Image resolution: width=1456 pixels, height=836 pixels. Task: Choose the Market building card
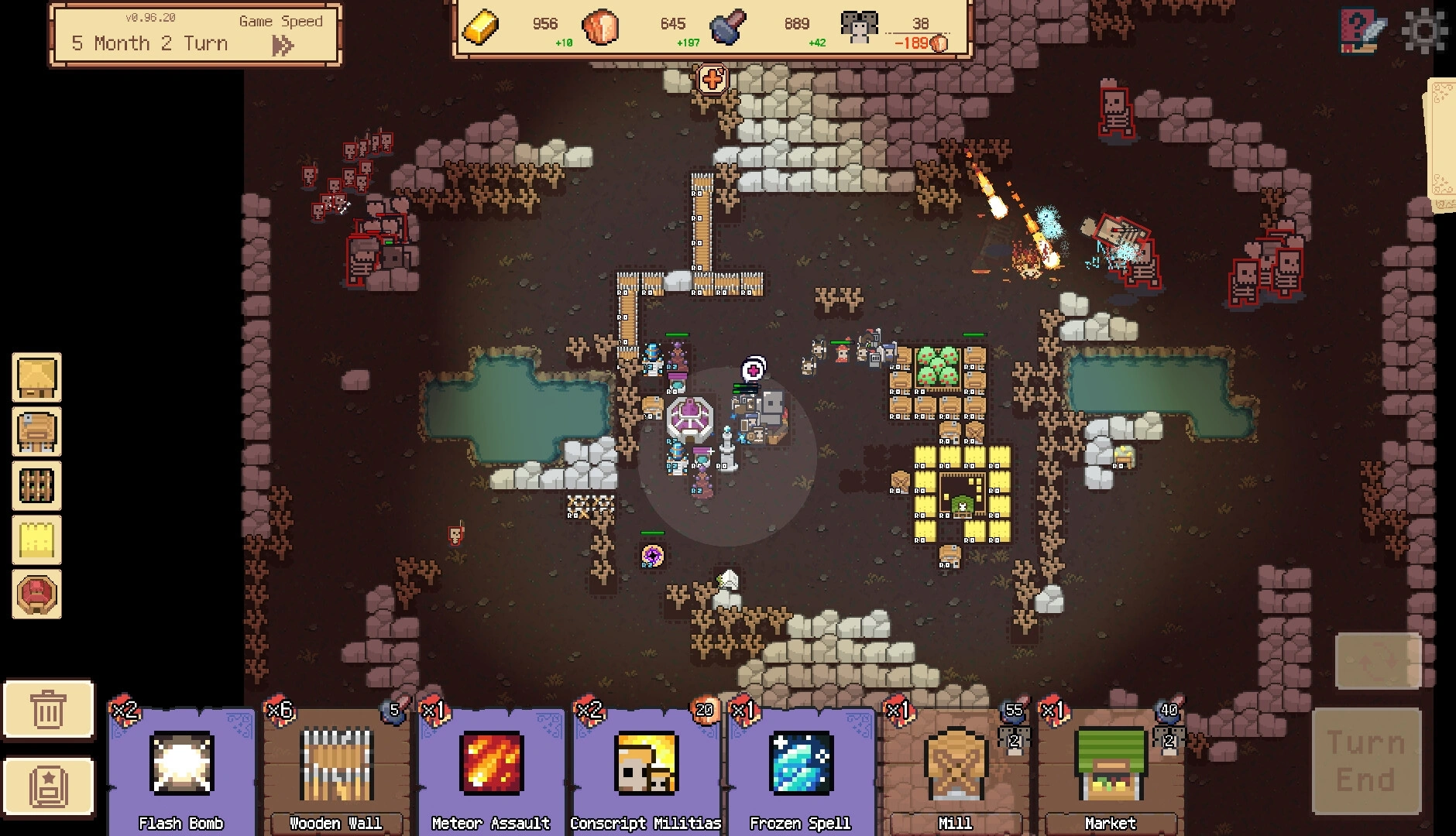point(1110,770)
